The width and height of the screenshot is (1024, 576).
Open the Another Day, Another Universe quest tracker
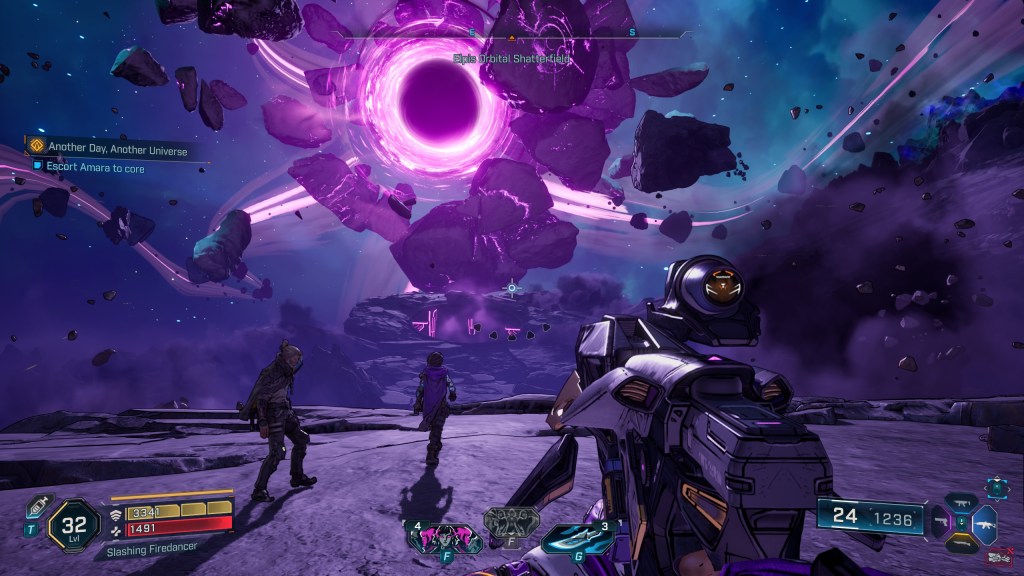point(108,146)
